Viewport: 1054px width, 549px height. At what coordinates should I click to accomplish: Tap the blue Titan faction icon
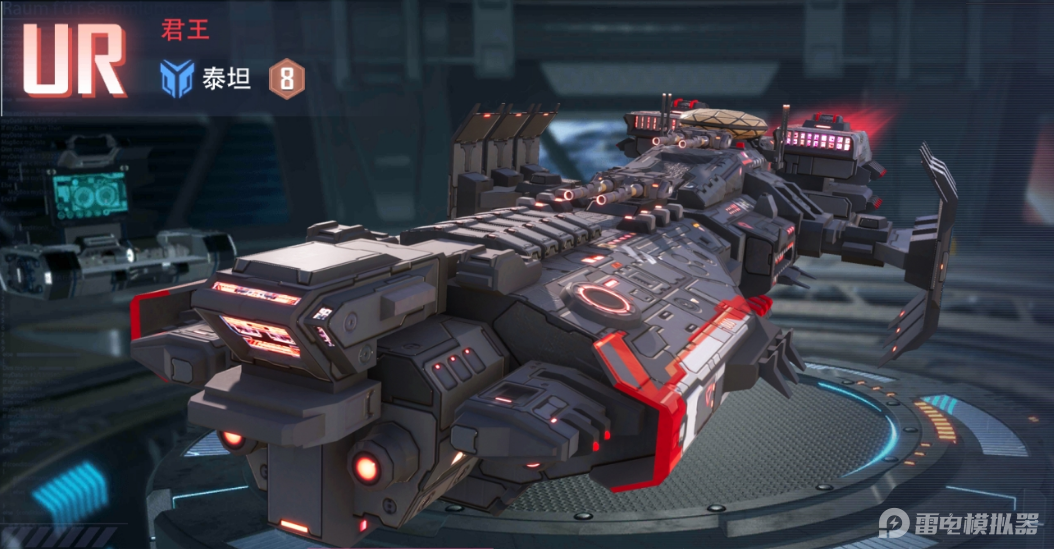pos(177,78)
